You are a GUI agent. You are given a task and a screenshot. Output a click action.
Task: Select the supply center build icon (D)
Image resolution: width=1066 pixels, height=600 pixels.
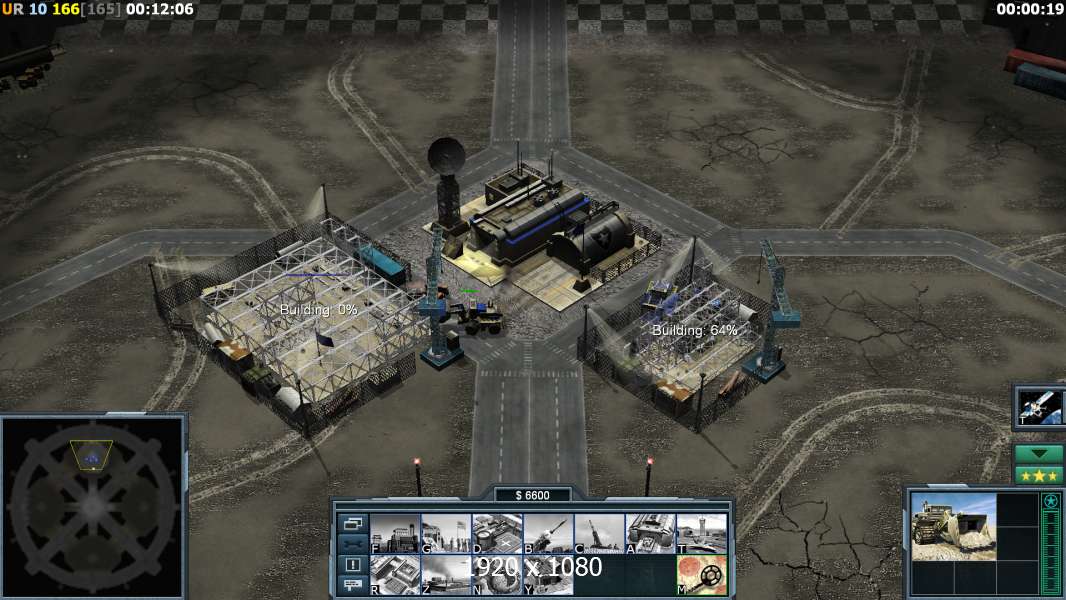497,533
